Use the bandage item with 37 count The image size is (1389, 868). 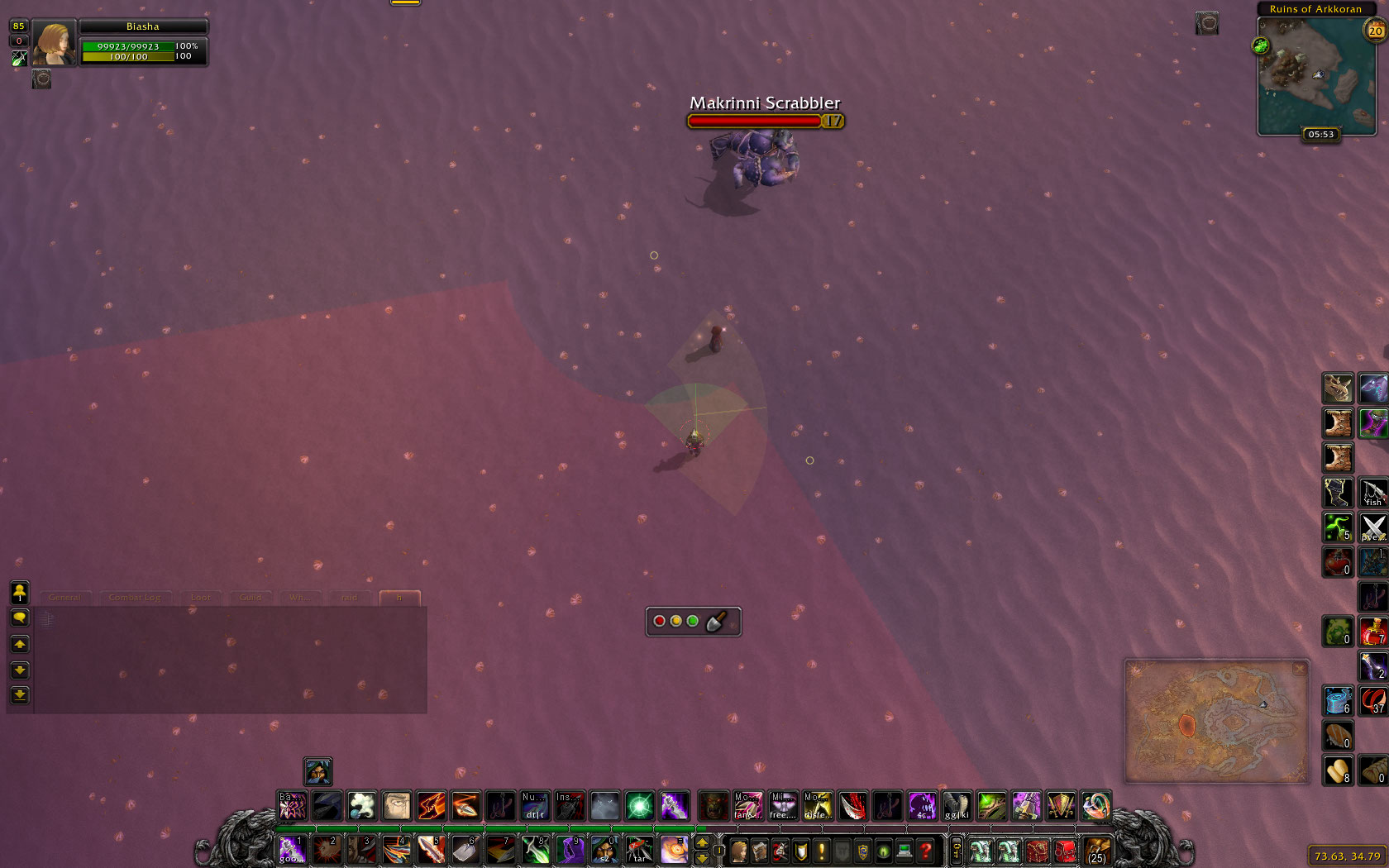pyautogui.click(x=1373, y=701)
